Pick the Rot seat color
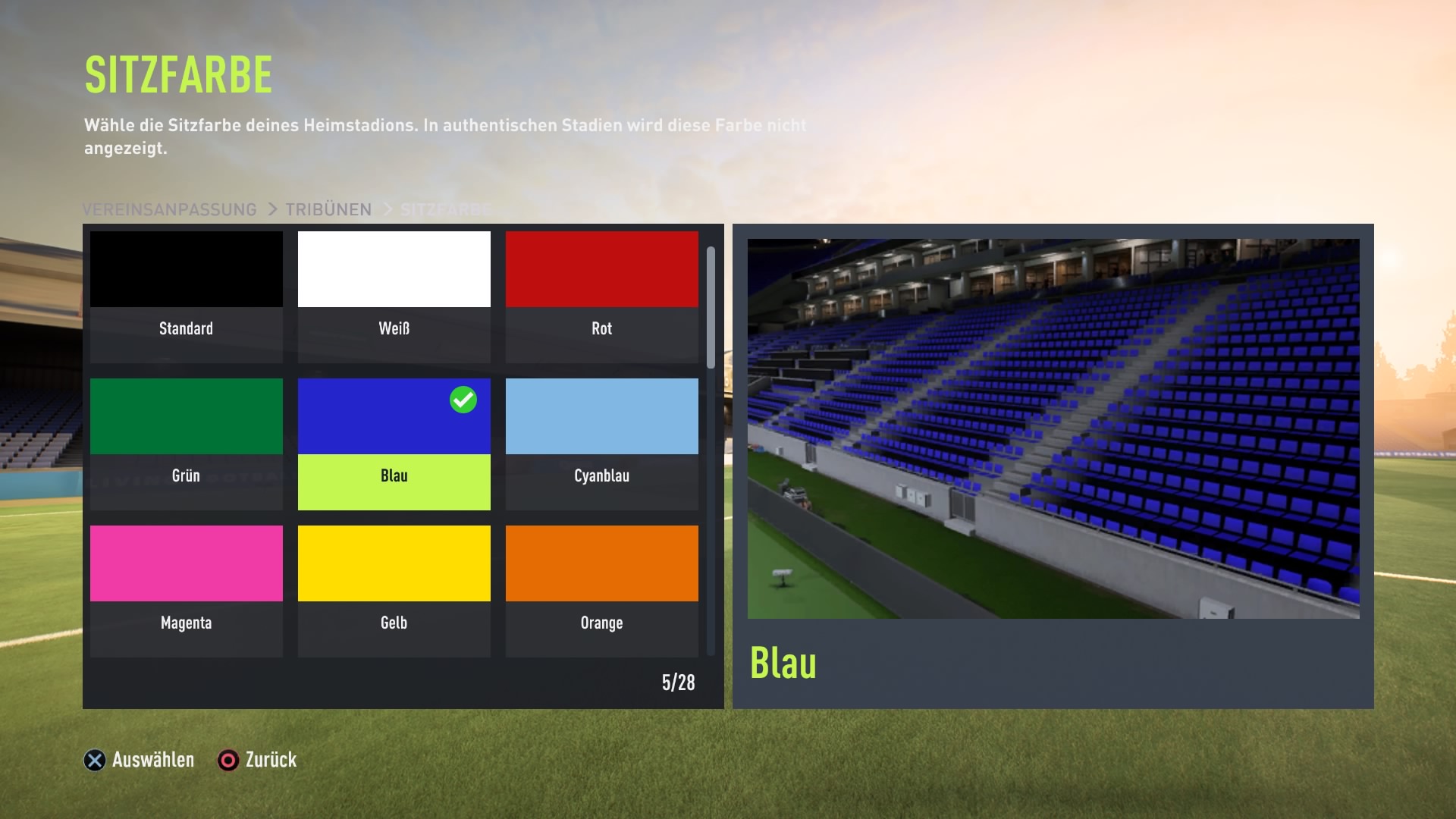This screenshot has width=1456, height=819. tap(601, 296)
